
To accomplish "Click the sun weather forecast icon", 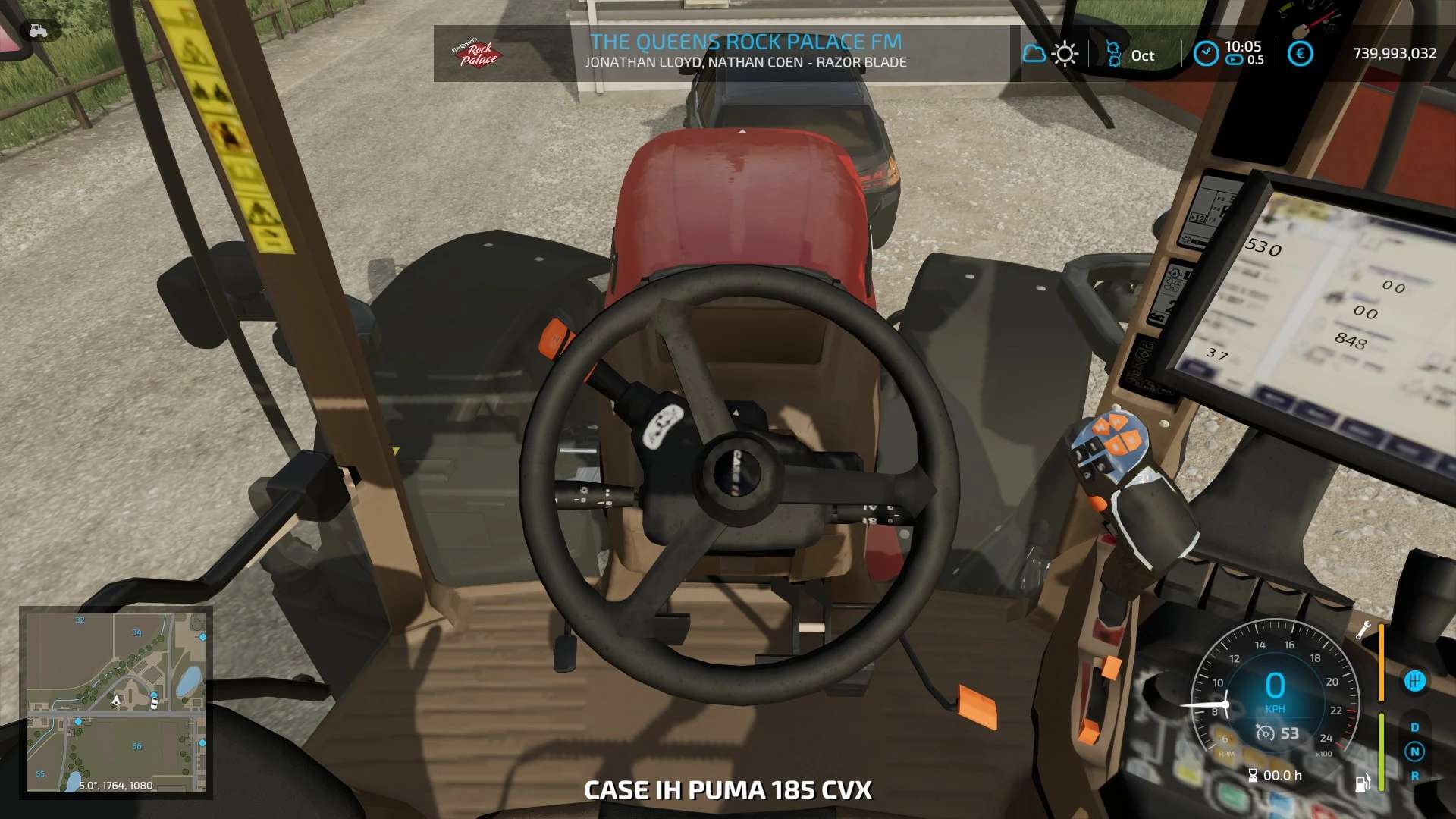I will [1065, 54].
